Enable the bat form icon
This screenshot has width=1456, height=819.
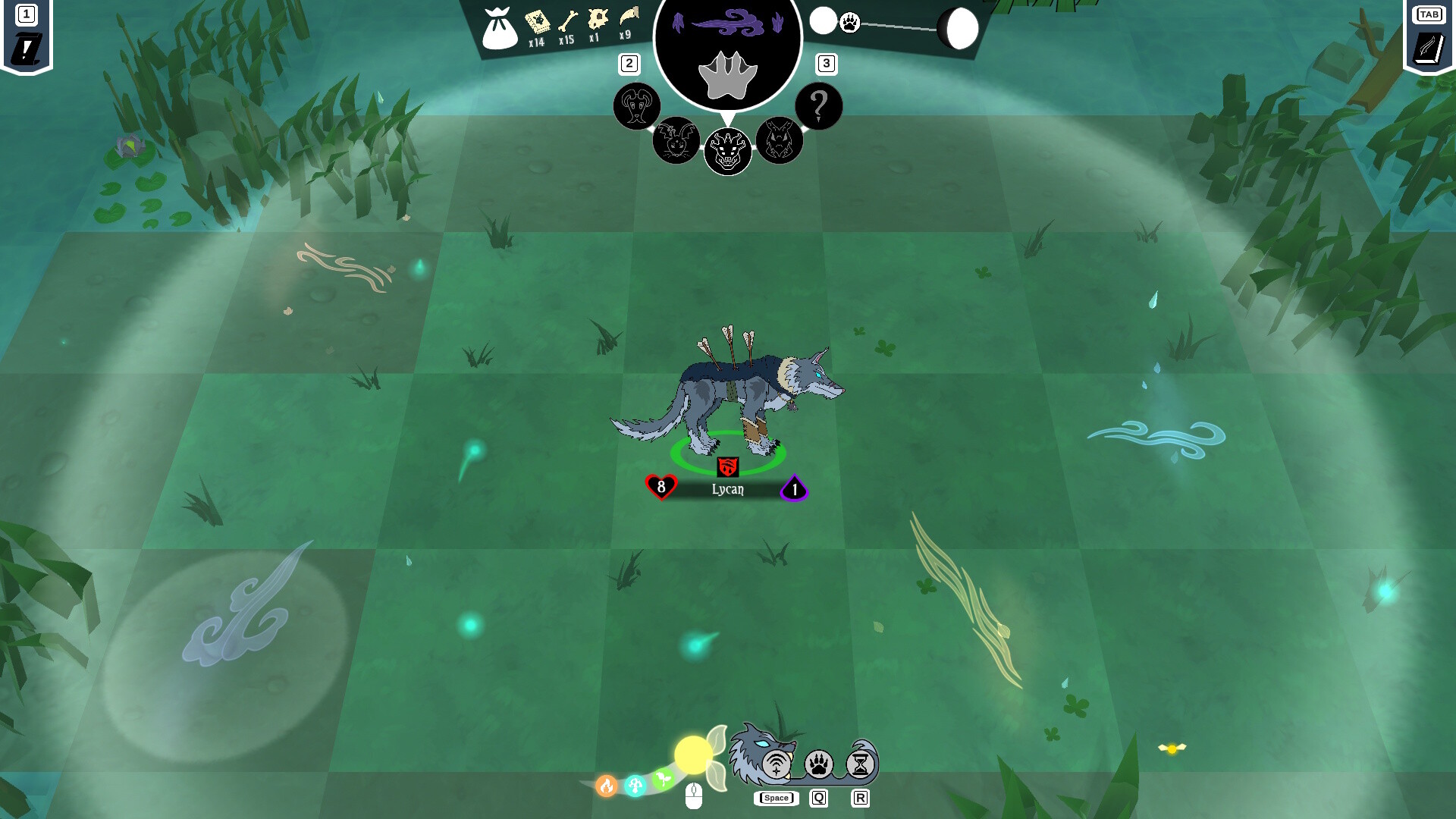(677, 140)
